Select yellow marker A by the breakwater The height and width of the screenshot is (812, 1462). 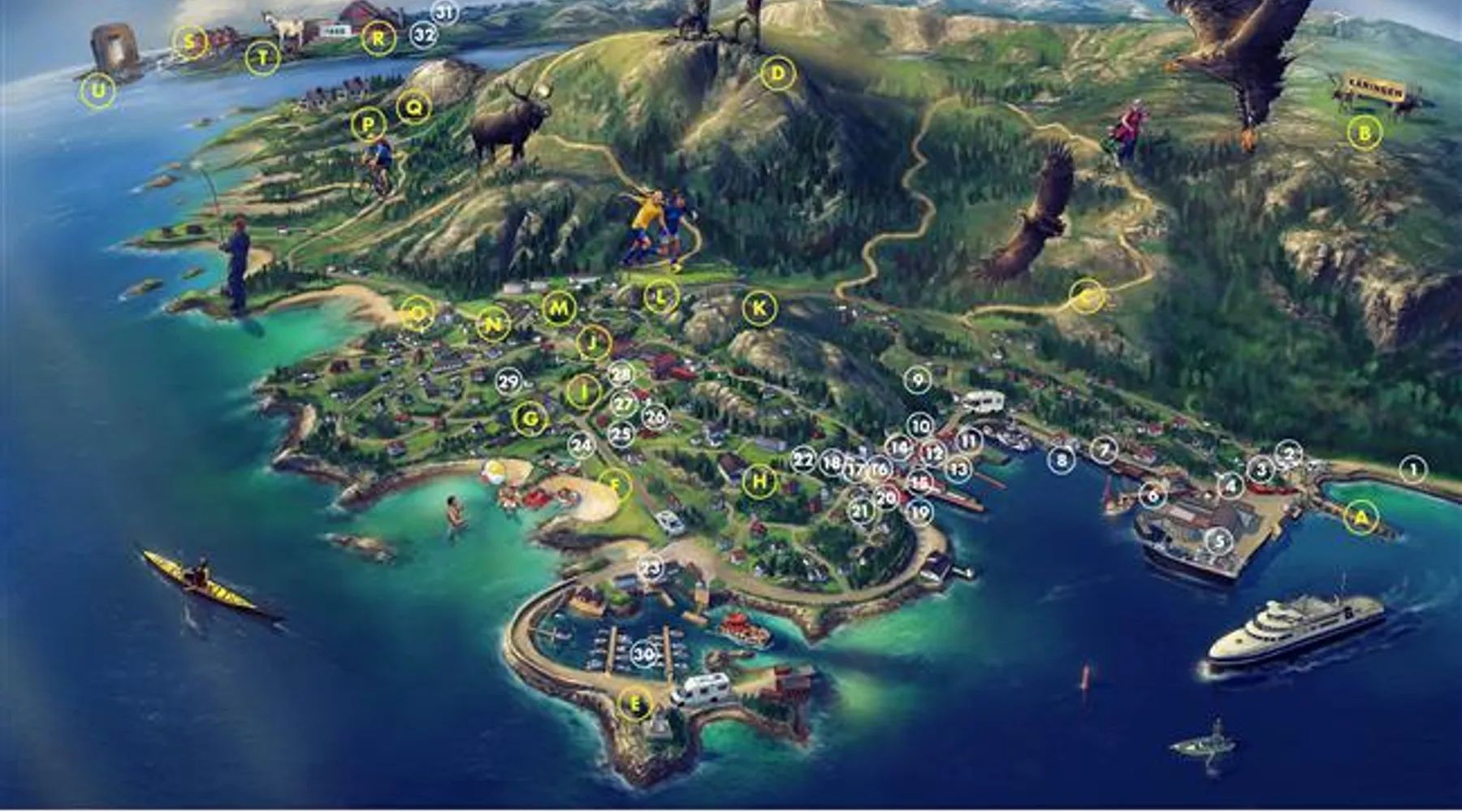click(x=1361, y=516)
